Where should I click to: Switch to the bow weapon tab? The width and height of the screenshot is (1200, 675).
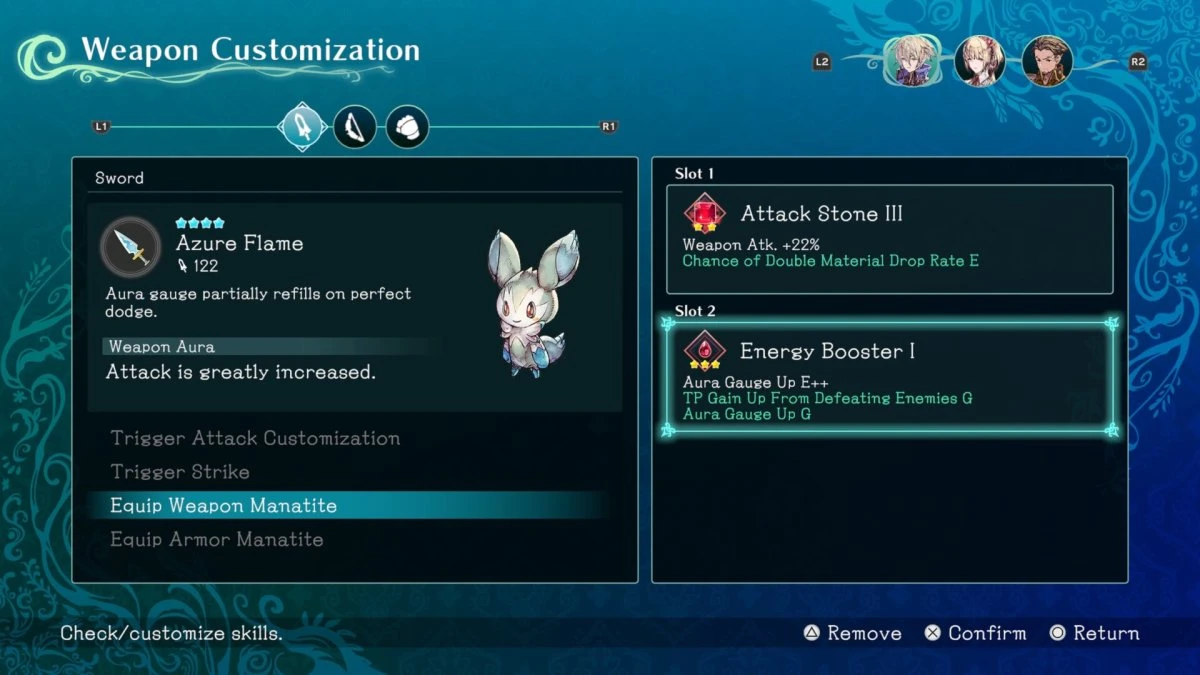point(355,127)
